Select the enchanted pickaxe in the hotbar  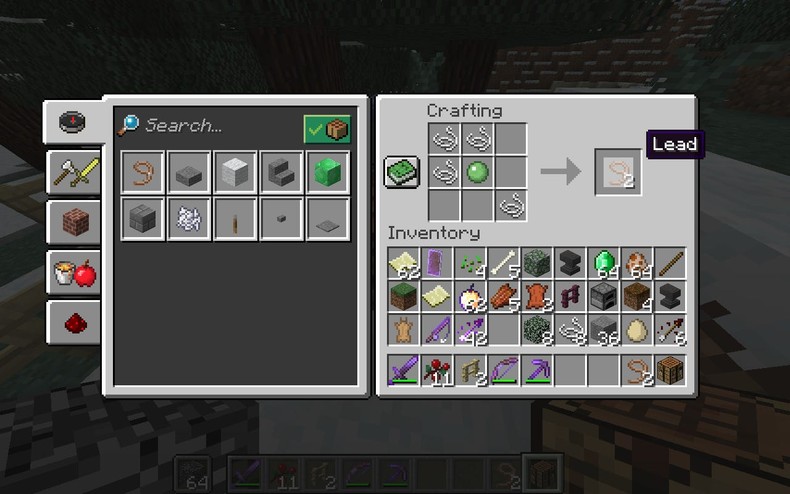pos(538,371)
